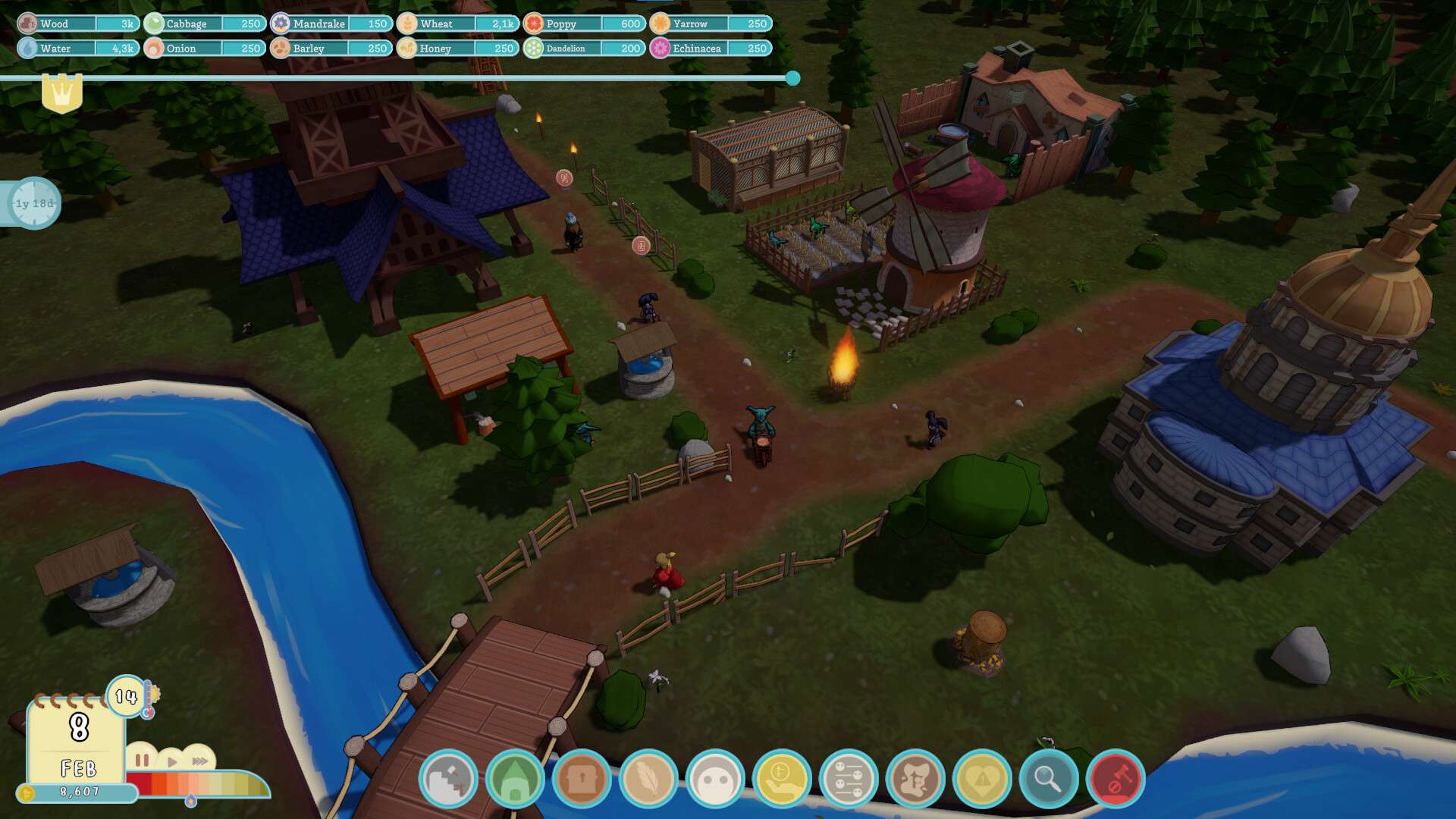1456x819 pixels.
Task: Open the stairs and hammer terrain menu
Action: [448, 779]
